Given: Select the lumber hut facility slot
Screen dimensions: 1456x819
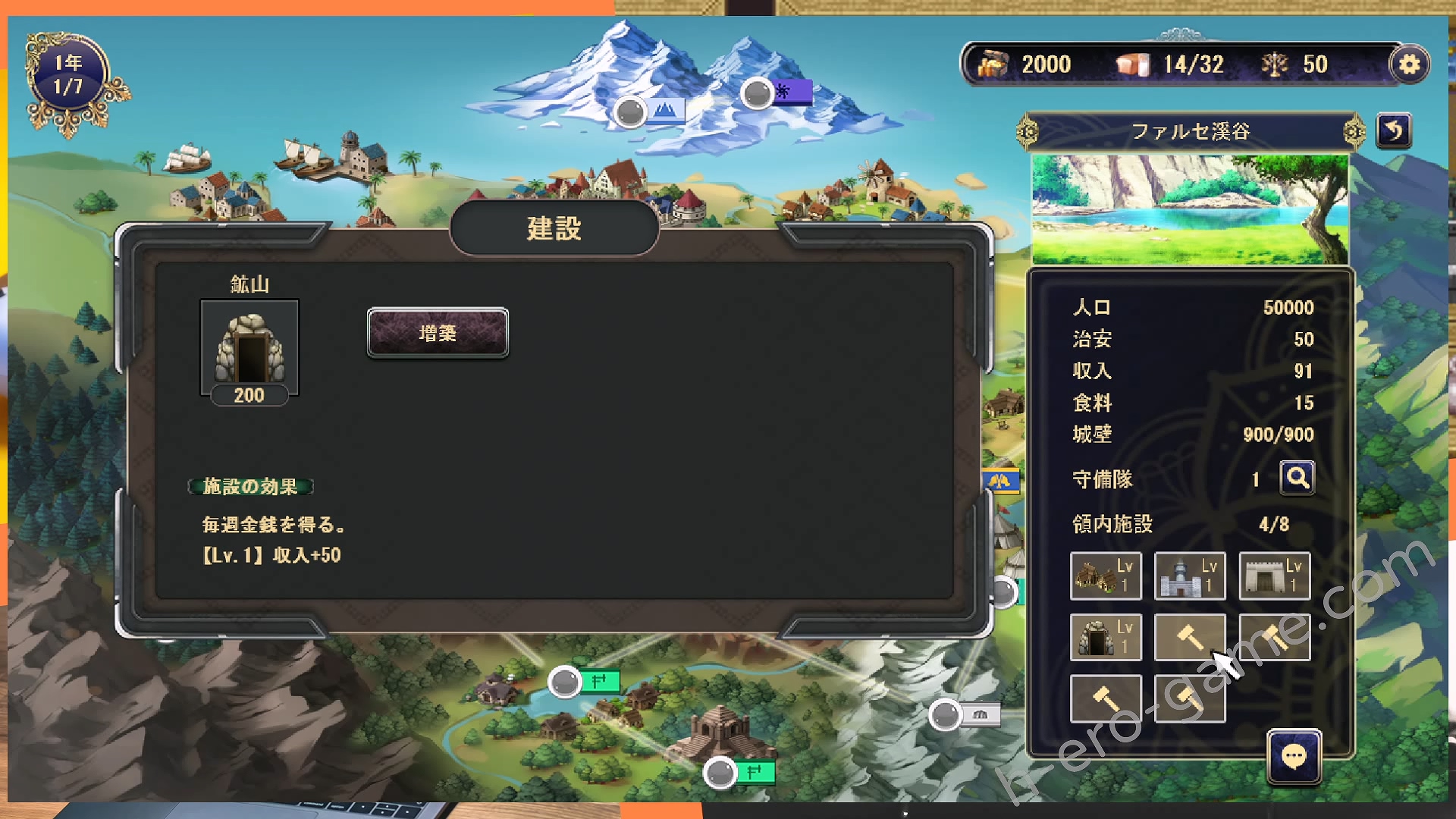Looking at the screenshot, I should pos(1105,576).
